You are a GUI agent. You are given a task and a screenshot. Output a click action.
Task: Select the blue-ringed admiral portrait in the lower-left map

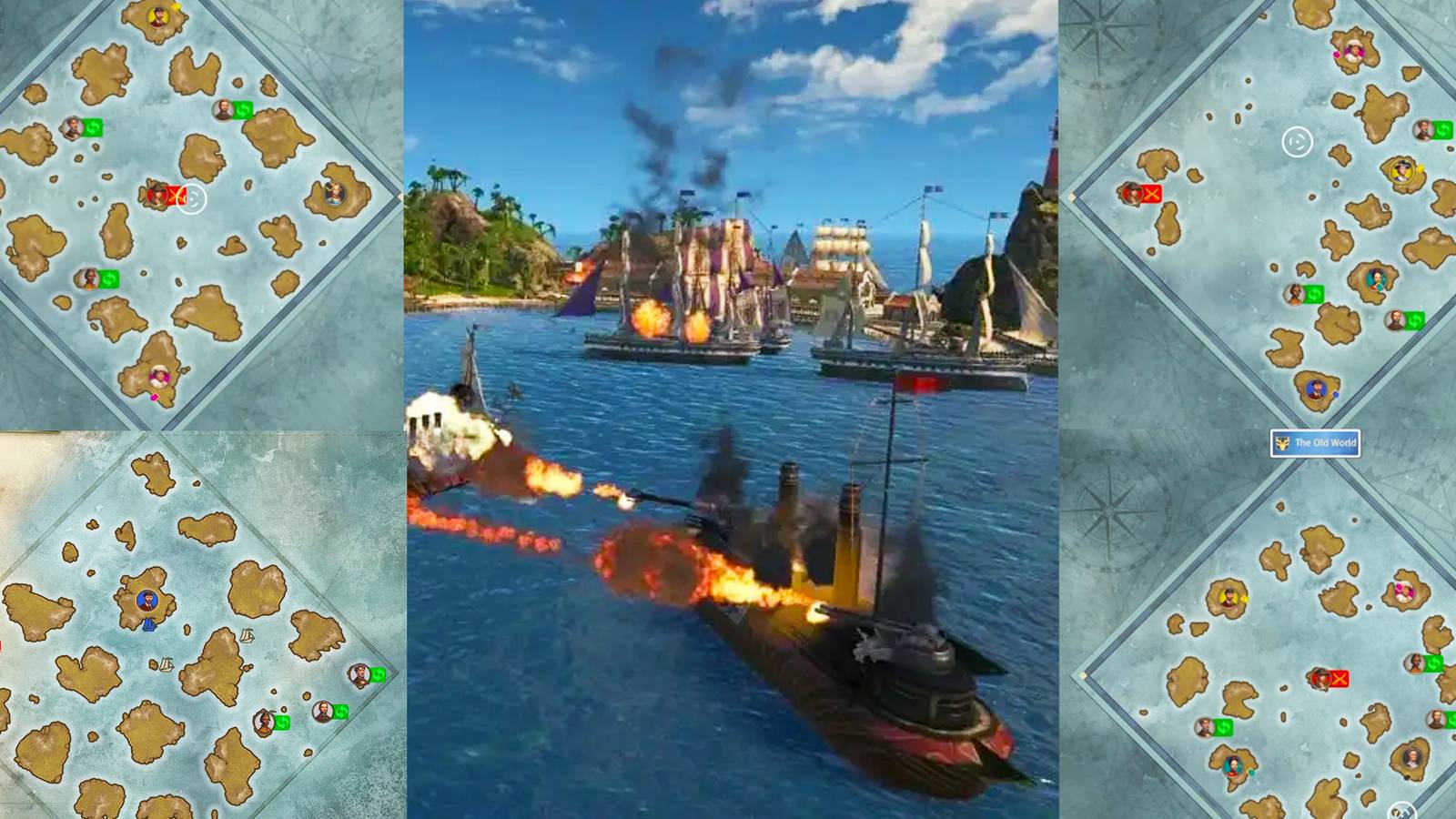tap(147, 601)
